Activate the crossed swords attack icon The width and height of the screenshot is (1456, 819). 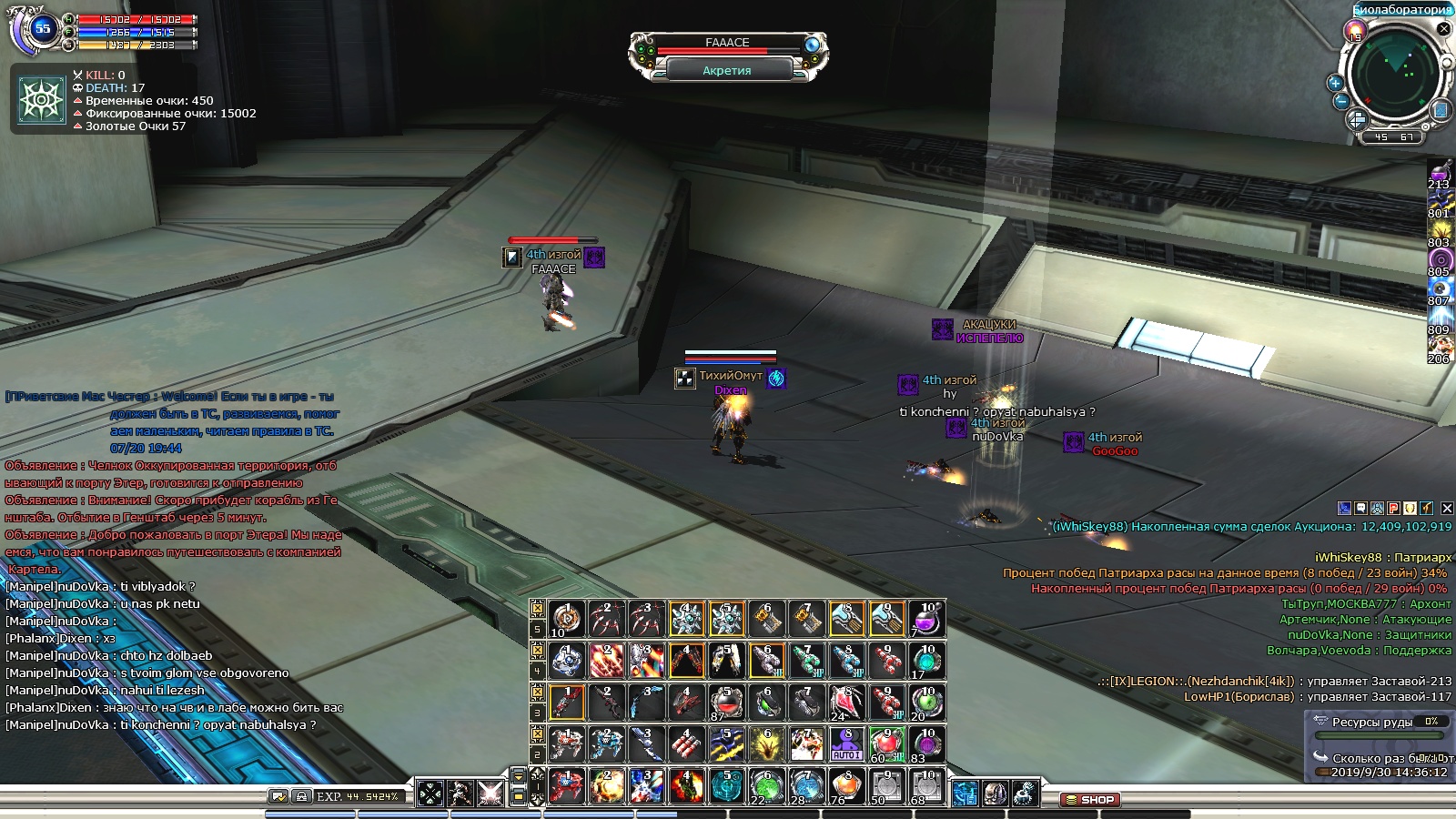pyautogui.click(x=490, y=794)
